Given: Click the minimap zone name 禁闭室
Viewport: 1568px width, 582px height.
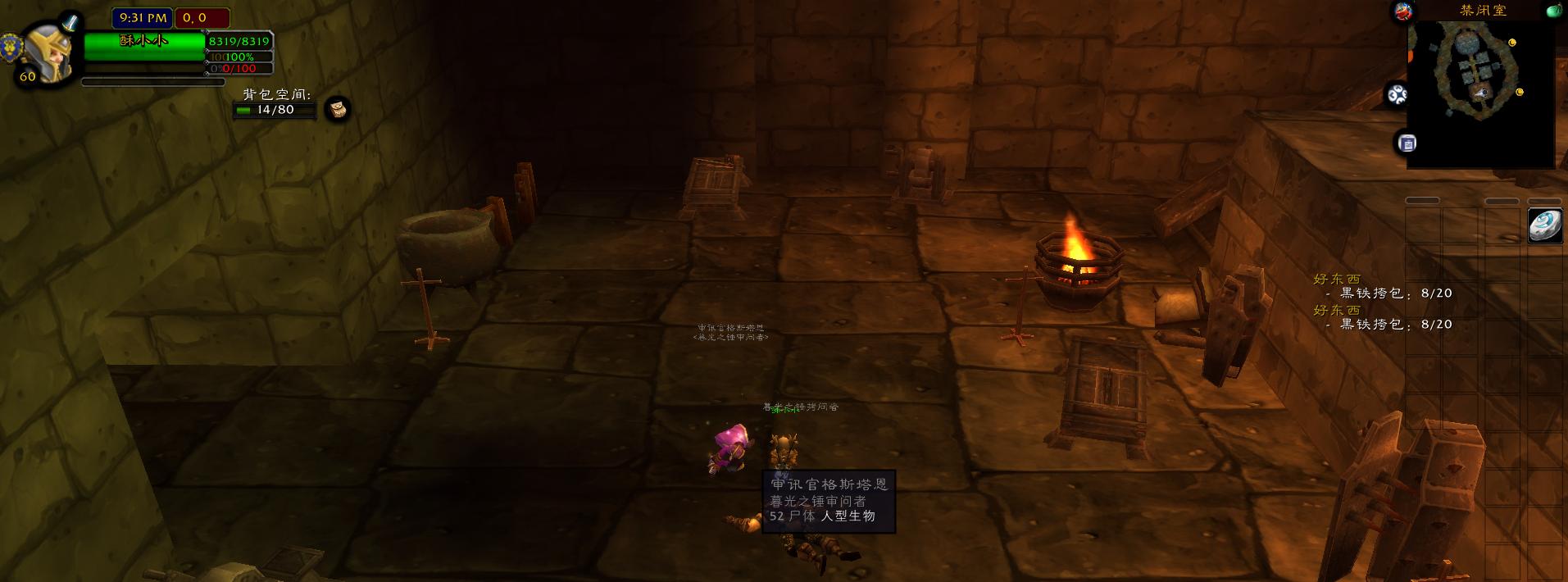Looking at the screenshot, I should pos(1483,11).
